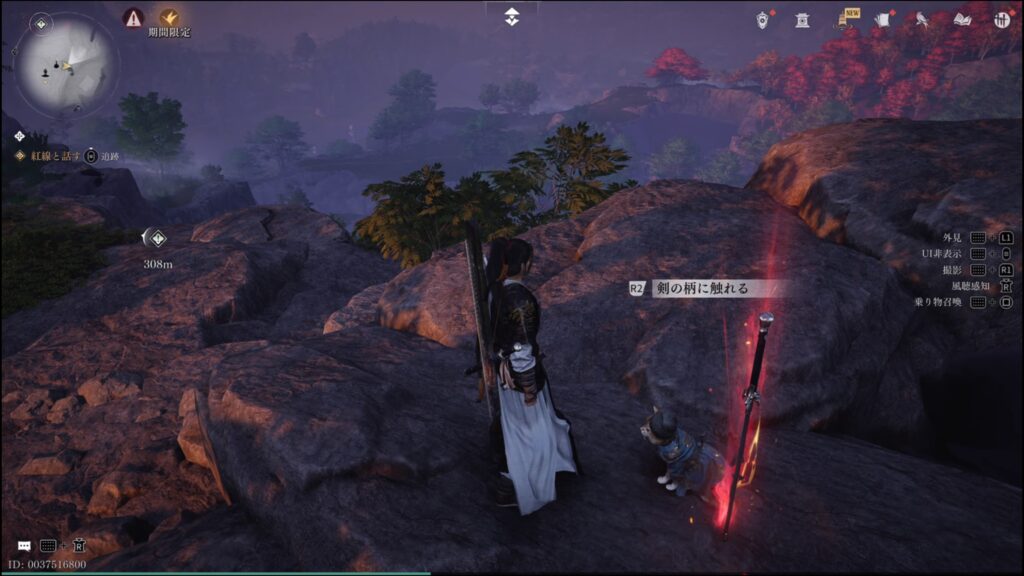
Task: Open the chat bubble icon
Action: click(x=23, y=546)
